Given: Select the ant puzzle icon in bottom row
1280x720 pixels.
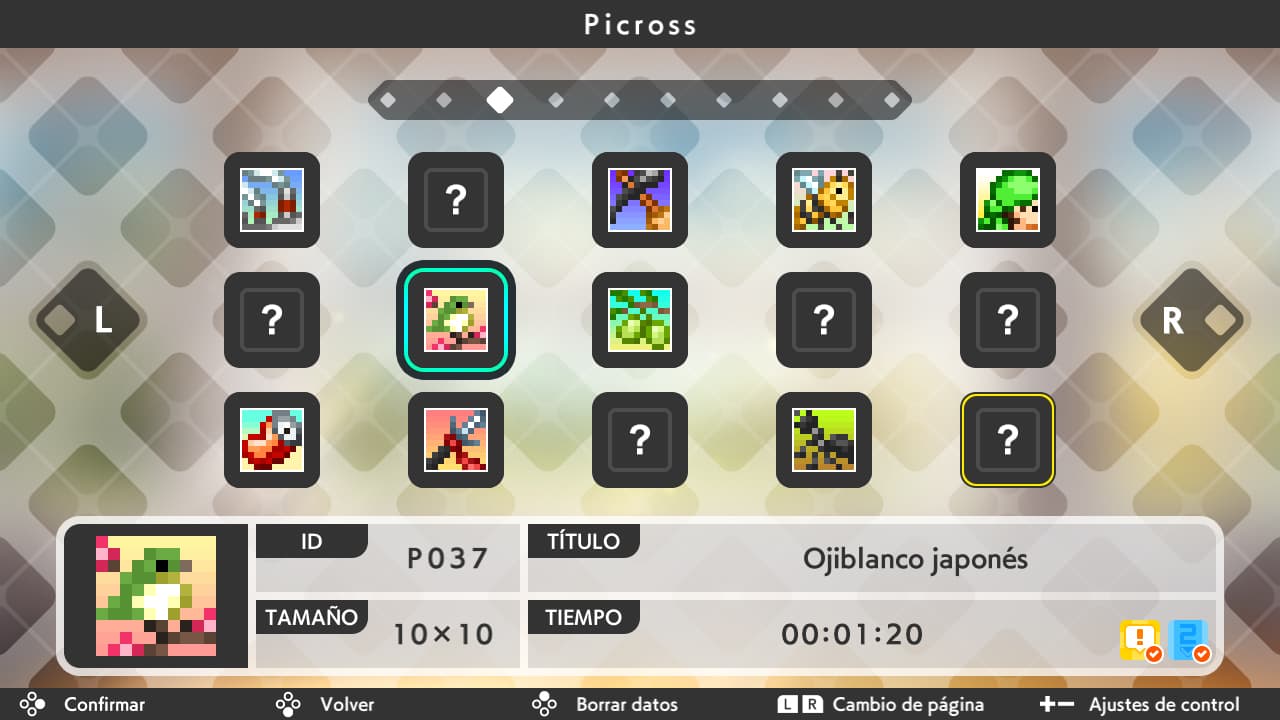Looking at the screenshot, I should point(823,439).
